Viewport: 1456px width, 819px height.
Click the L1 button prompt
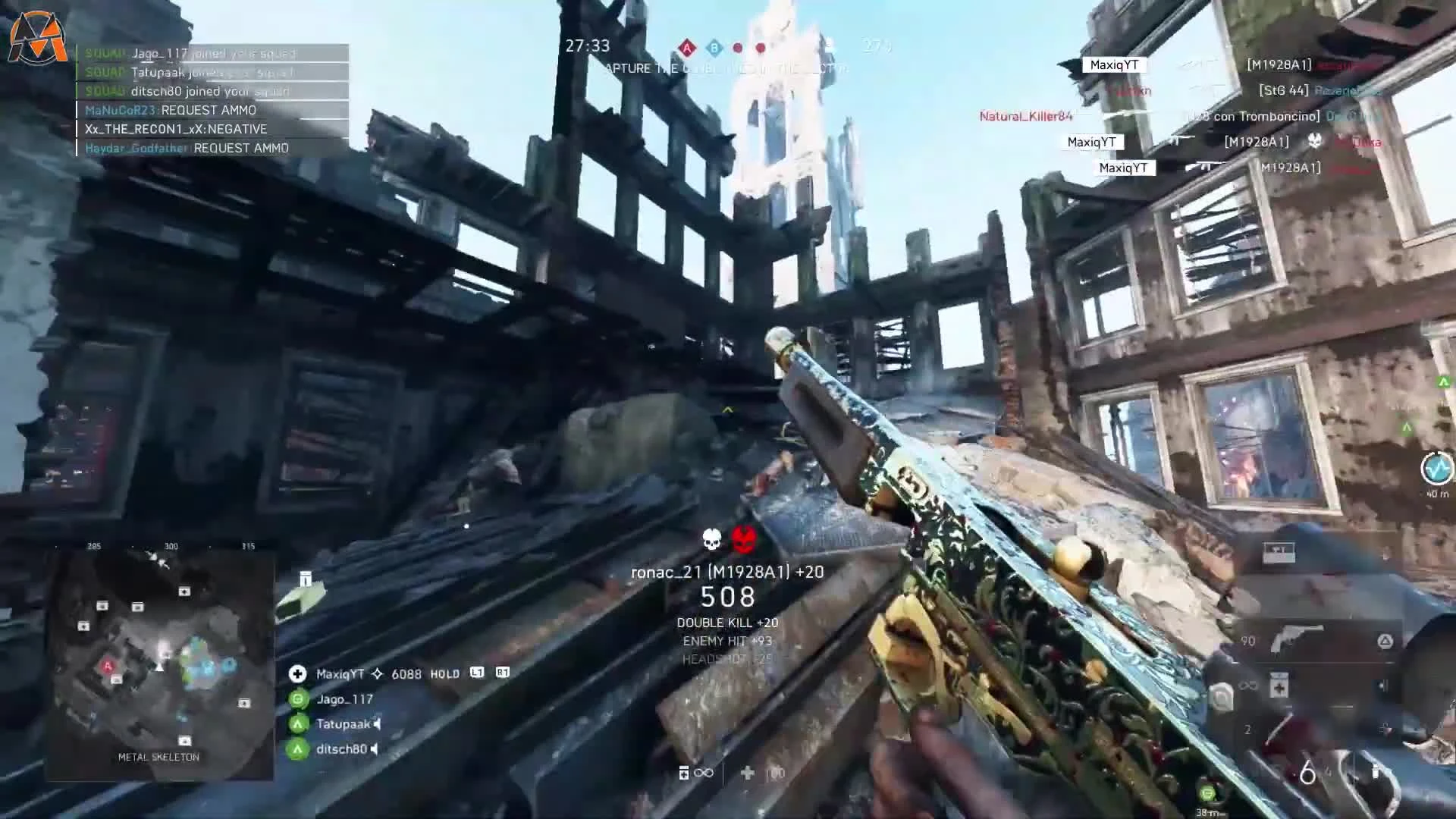(478, 673)
